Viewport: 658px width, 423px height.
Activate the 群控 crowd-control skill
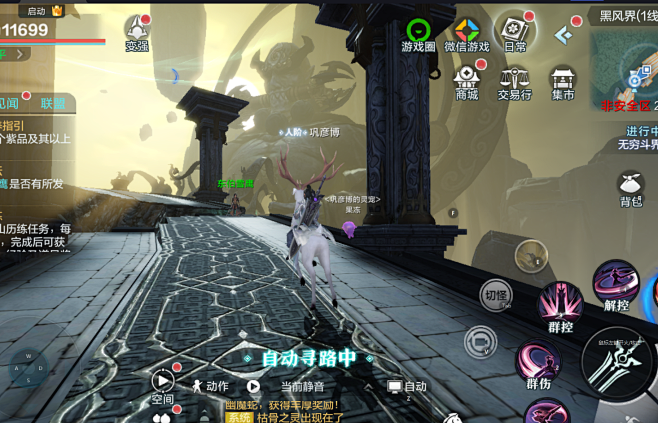coord(560,305)
